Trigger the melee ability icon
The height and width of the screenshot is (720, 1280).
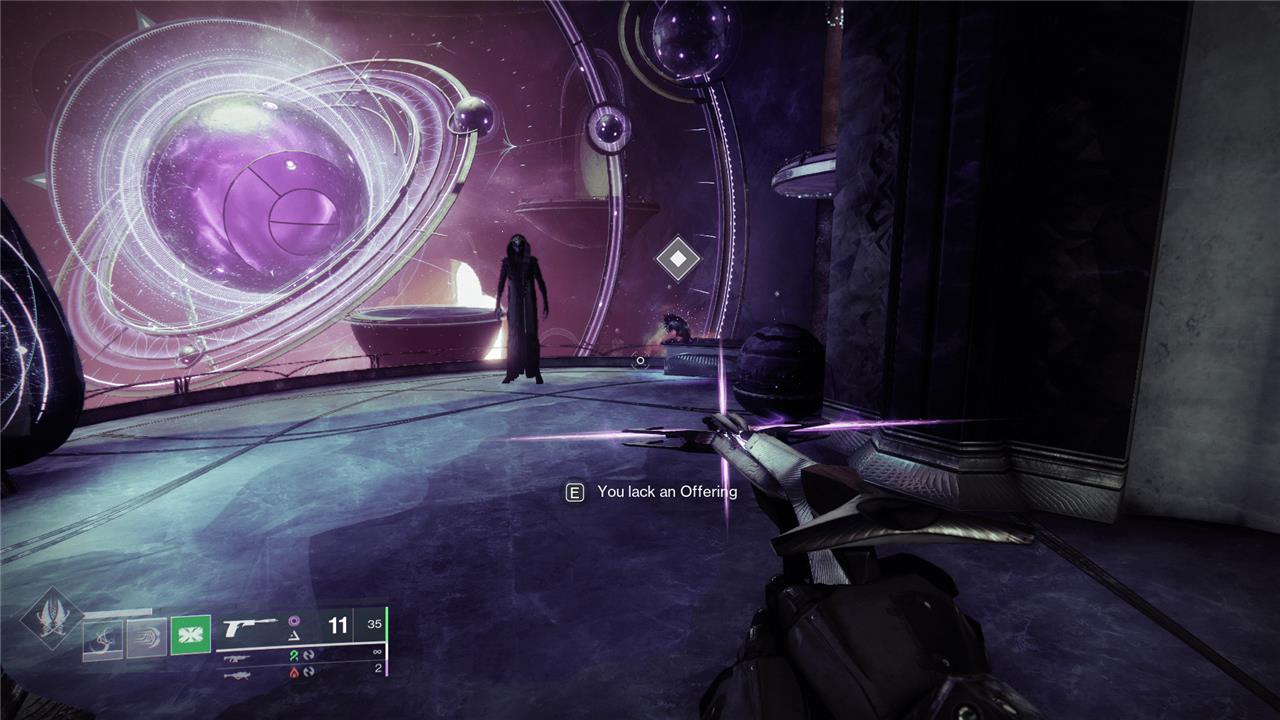[147, 636]
